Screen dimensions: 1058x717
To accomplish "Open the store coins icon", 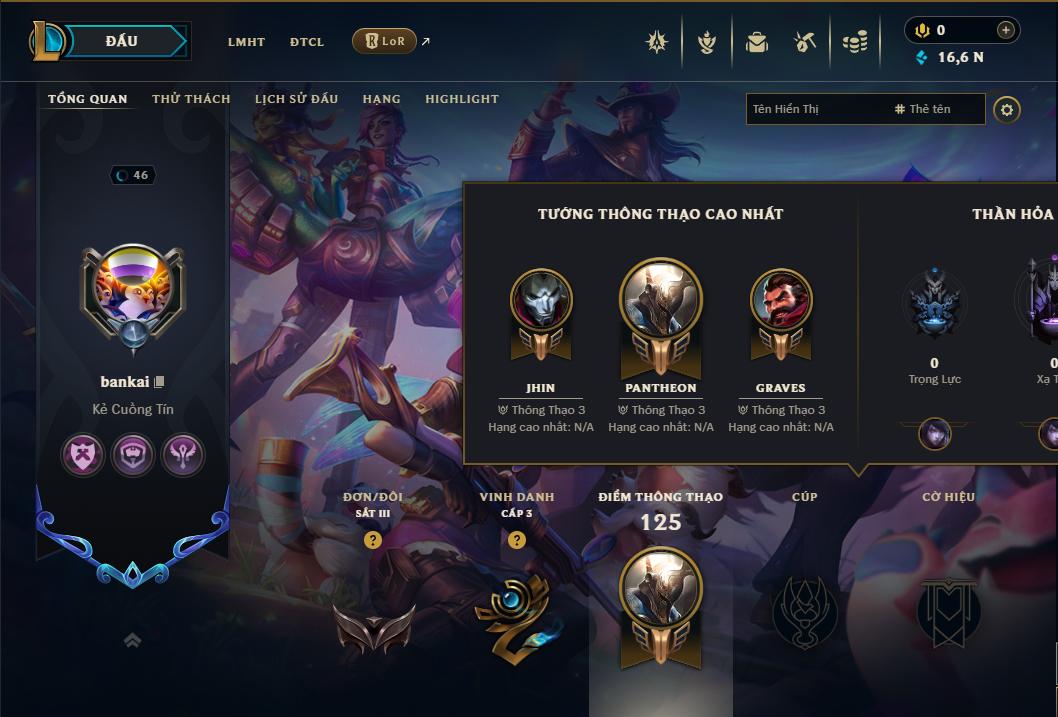I will 854,42.
